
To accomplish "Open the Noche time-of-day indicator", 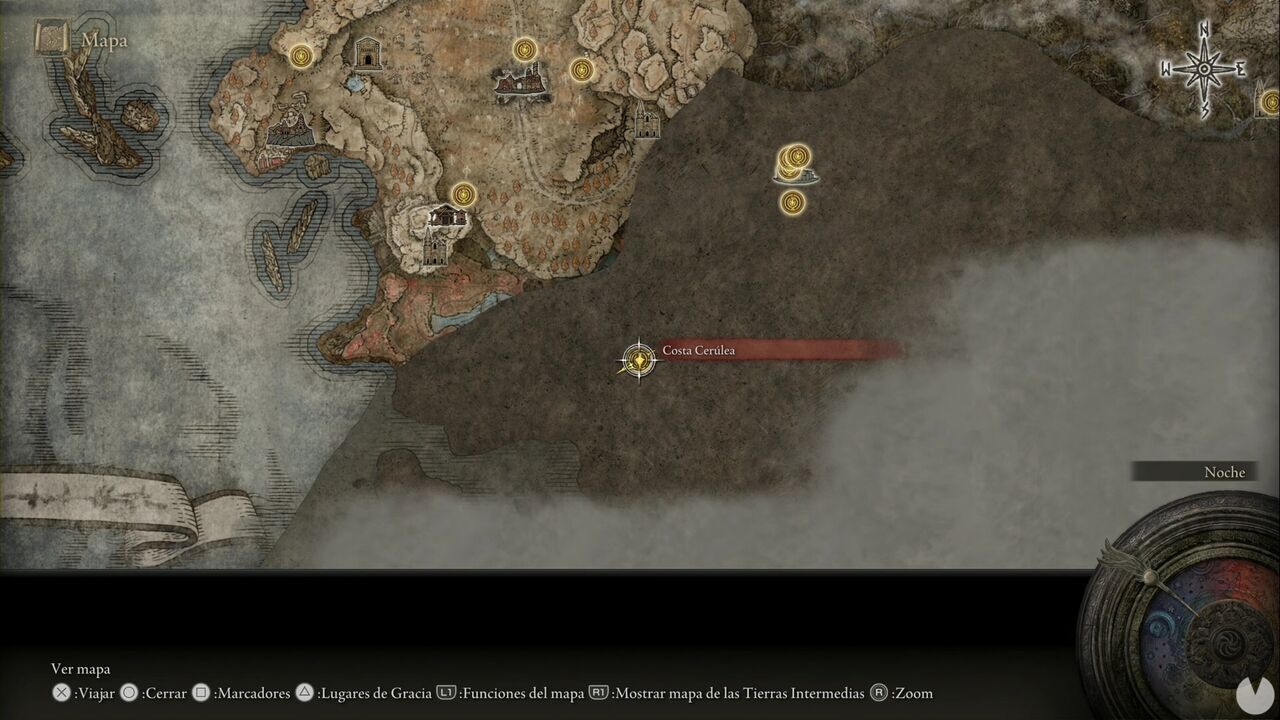I will [1224, 471].
